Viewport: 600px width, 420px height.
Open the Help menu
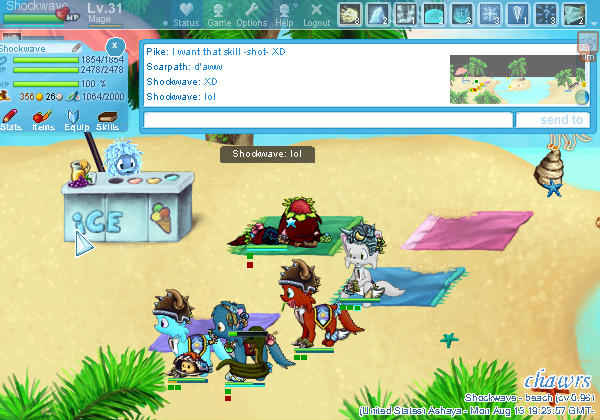click(x=284, y=14)
